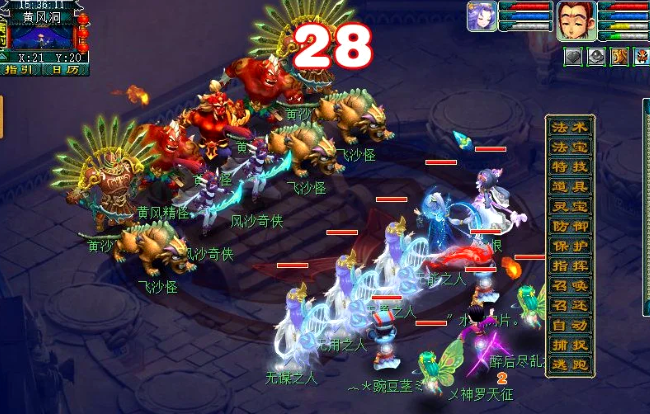
Task: Choose the 召还 recall command
Action: [x=572, y=305]
